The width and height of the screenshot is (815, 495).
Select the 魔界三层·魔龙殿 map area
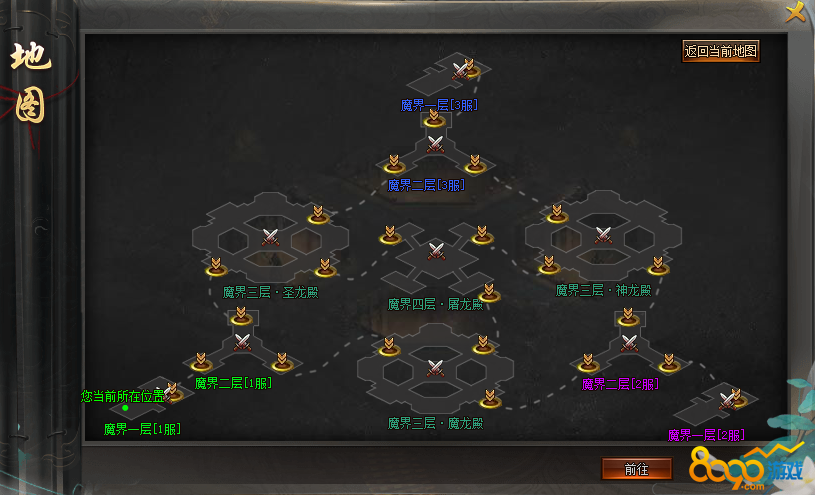[x=436, y=366]
